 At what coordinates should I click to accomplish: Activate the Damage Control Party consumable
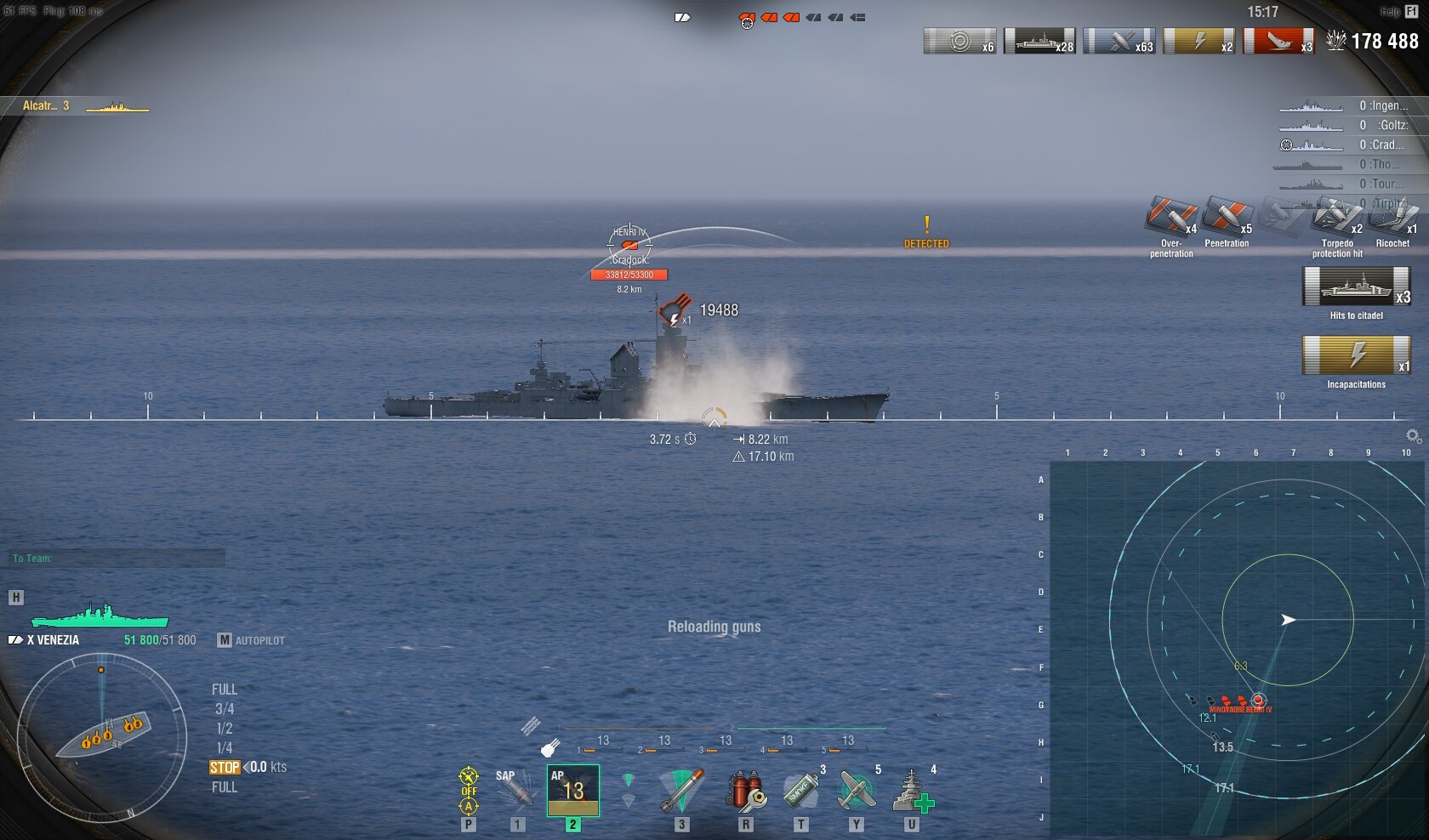pos(745,791)
